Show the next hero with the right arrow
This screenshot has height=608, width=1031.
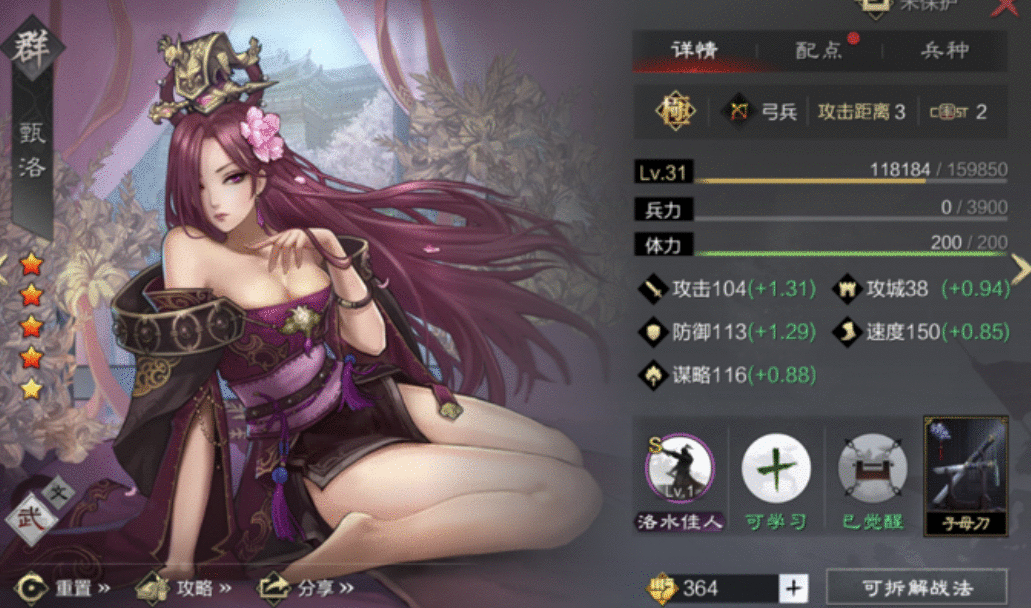1020,267
